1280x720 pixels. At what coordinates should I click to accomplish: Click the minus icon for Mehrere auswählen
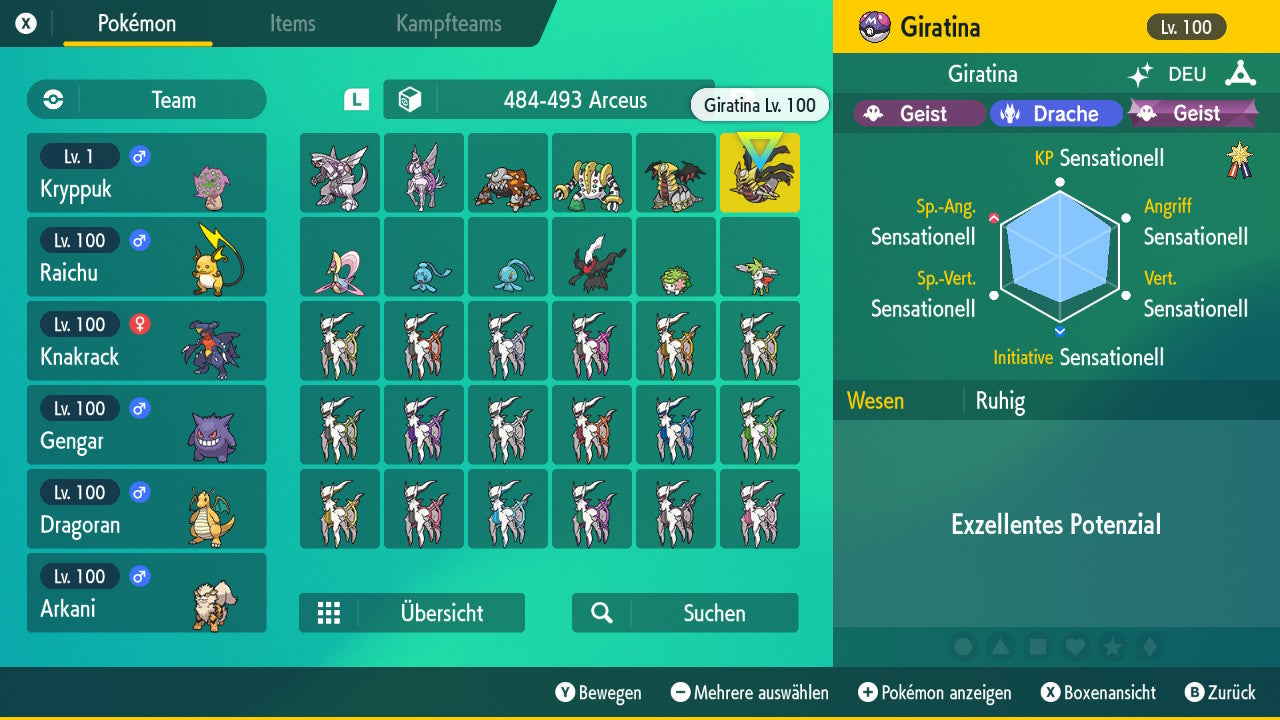tap(681, 692)
